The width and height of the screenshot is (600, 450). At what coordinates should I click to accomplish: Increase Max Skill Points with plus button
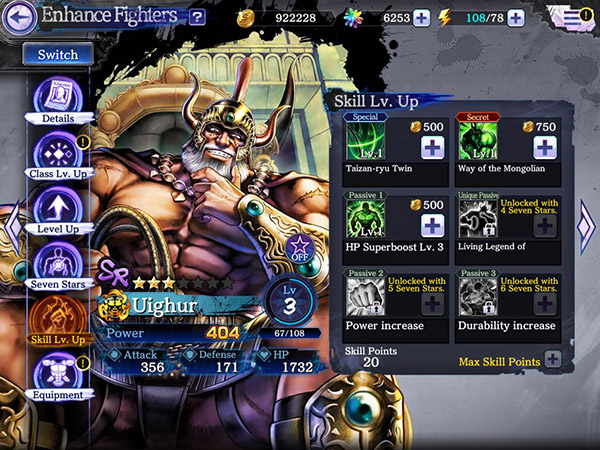[552, 360]
